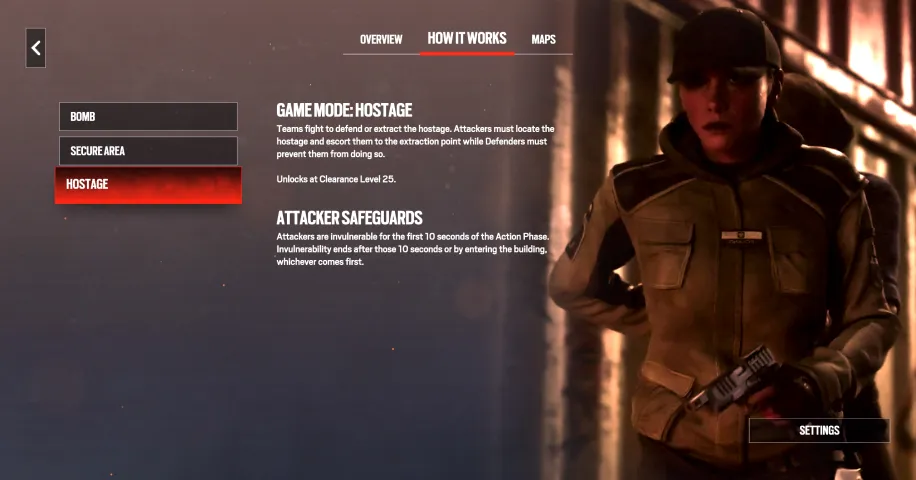Go back using the arrow button
This screenshot has width=916, height=480.
[36, 48]
